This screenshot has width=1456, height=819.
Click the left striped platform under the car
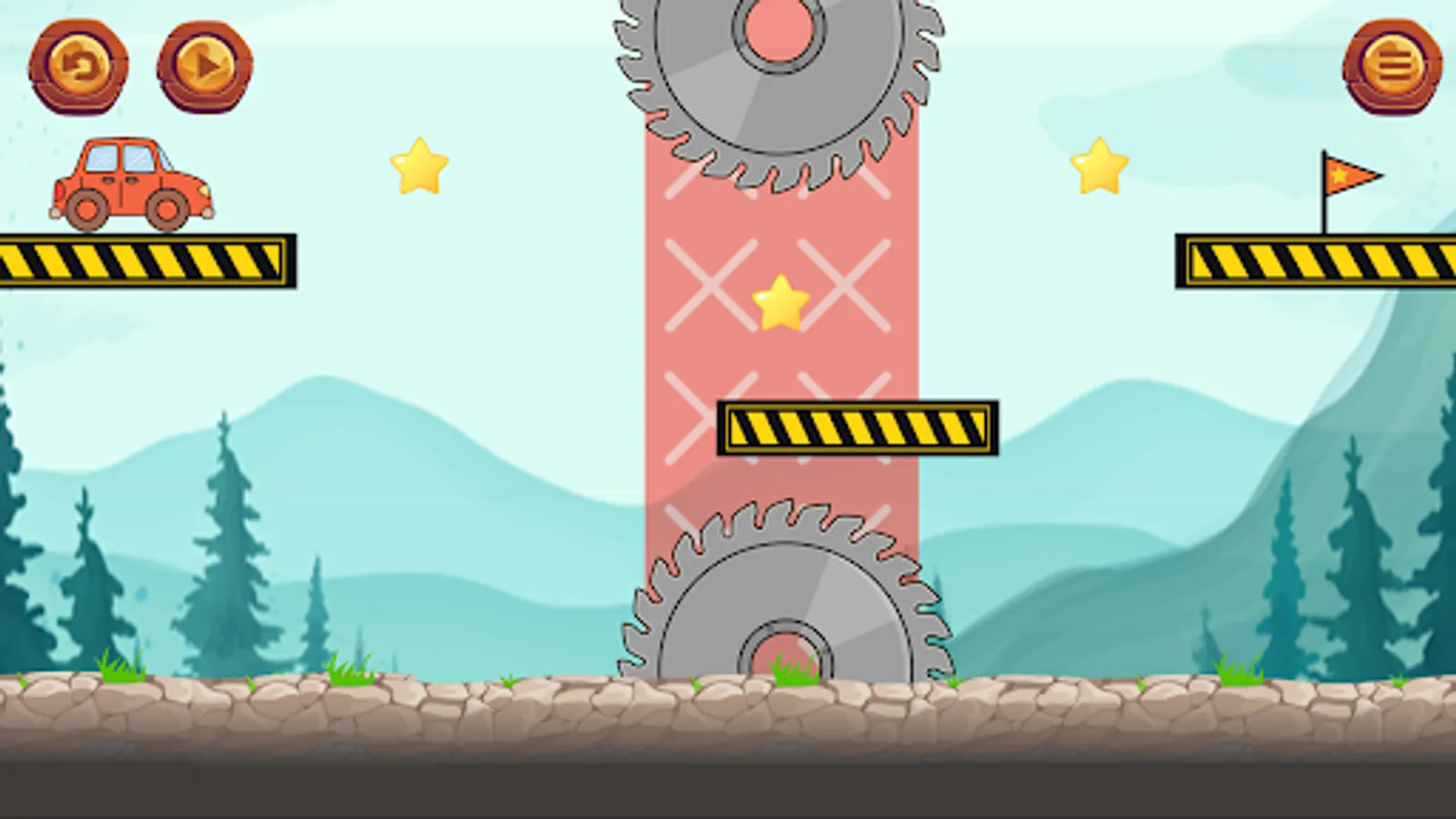(146, 259)
